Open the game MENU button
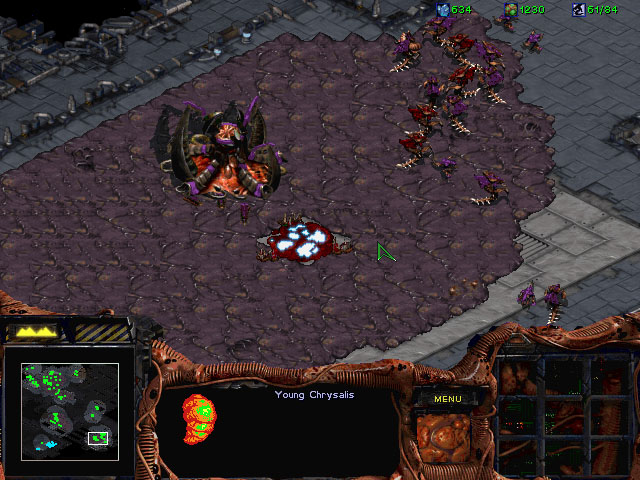The height and width of the screenshot is (480, 640). (x=447, y=399)
